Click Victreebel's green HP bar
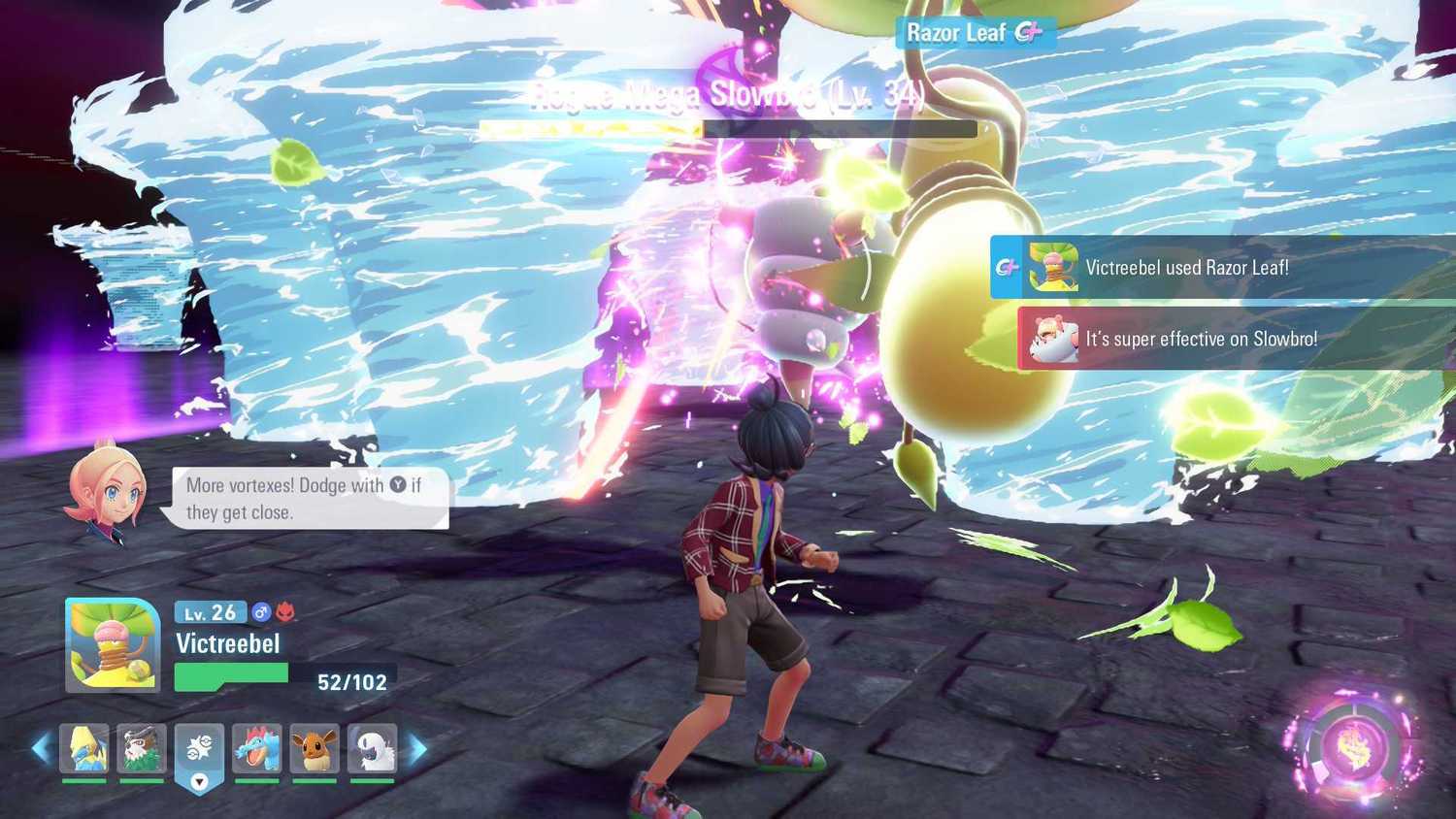 tap(230, 671)
